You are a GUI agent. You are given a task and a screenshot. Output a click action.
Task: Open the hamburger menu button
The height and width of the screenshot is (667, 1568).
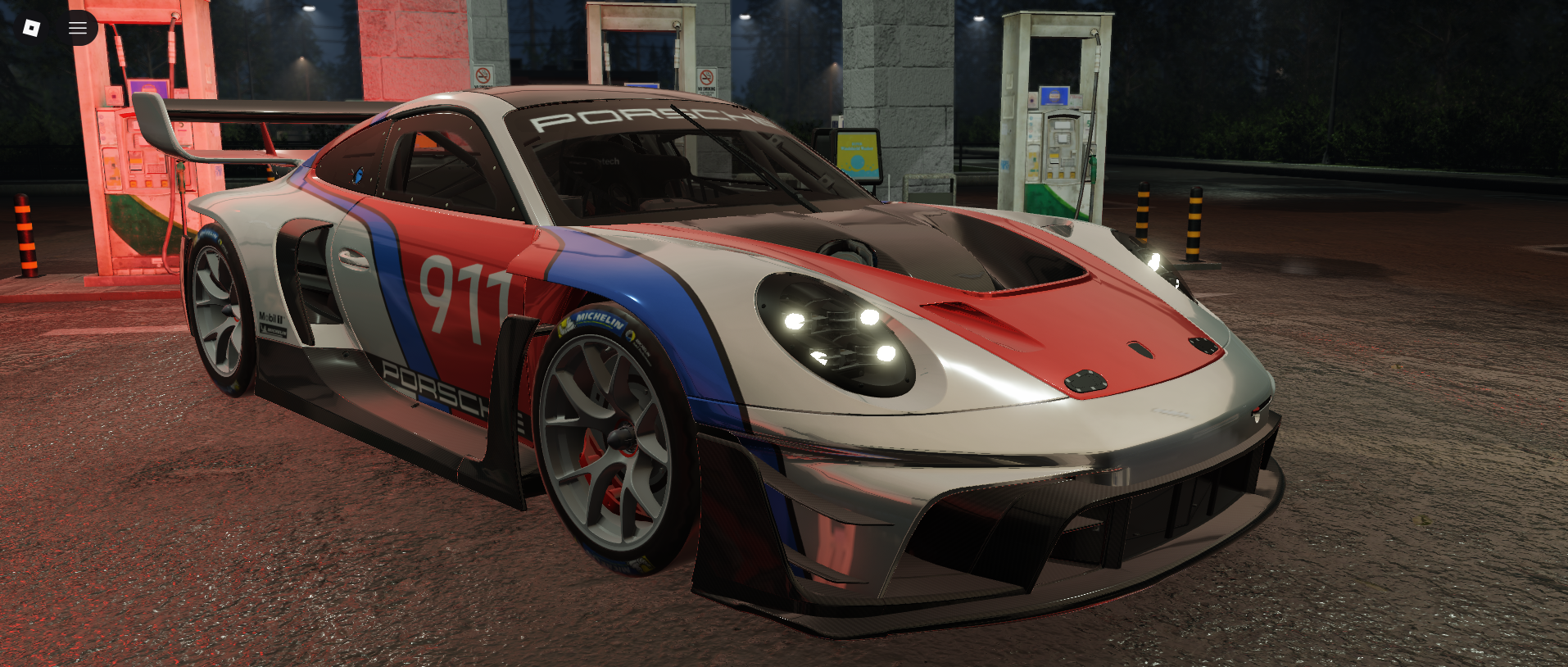click(x=78, y=28)
